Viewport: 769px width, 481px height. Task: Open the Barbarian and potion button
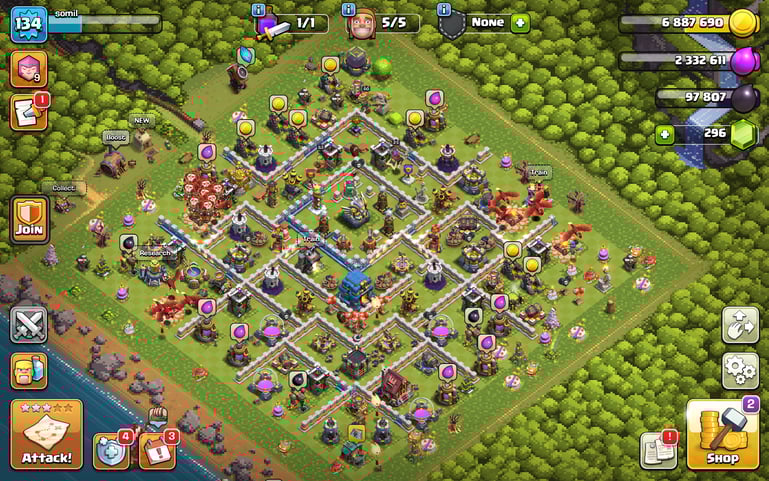click(x=29, y=371)
